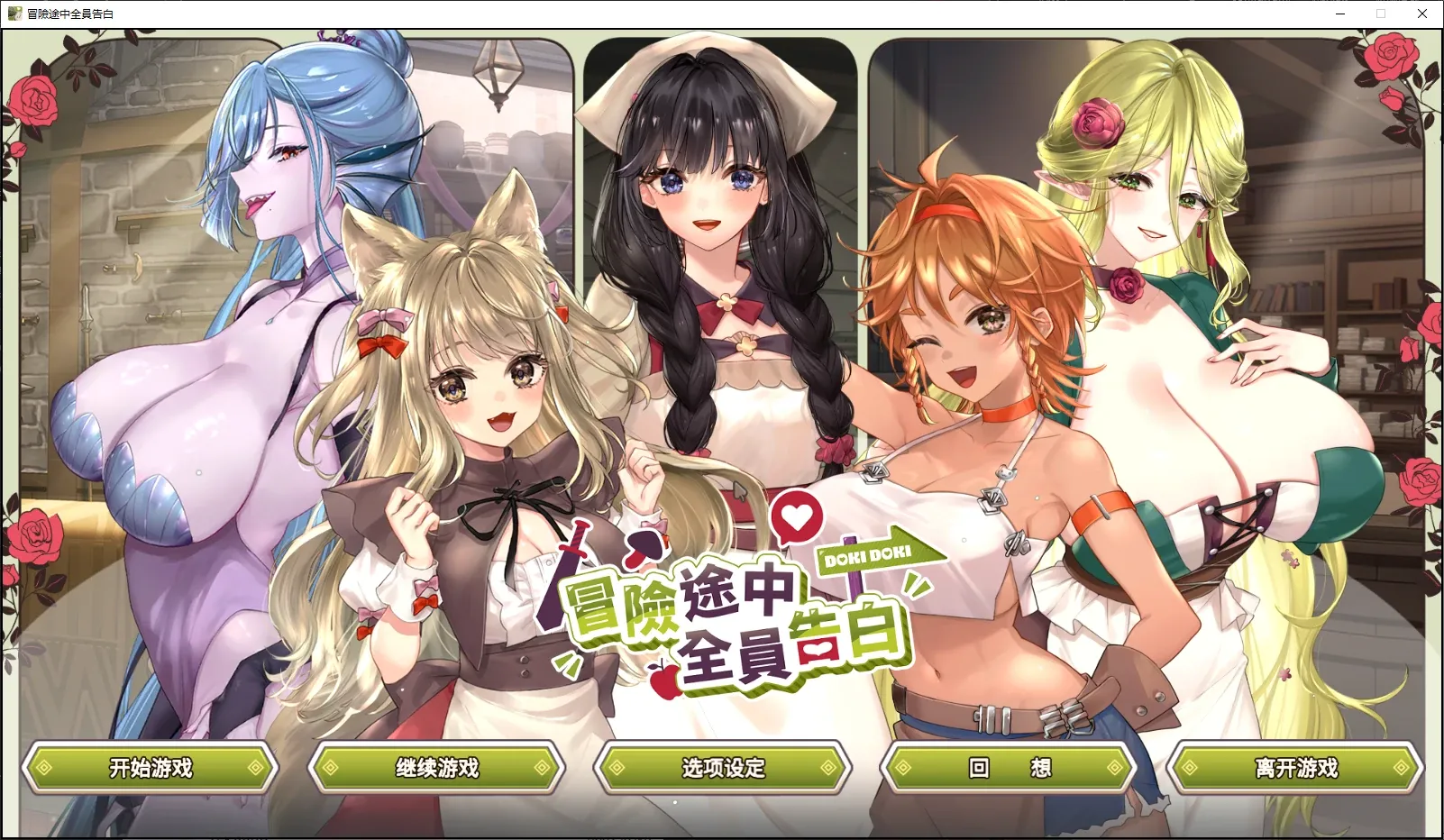Click the diamond ornament left of 回想
Image resolution: width=1444 pixels, height=840 pixels.
(x=901, y=768)
